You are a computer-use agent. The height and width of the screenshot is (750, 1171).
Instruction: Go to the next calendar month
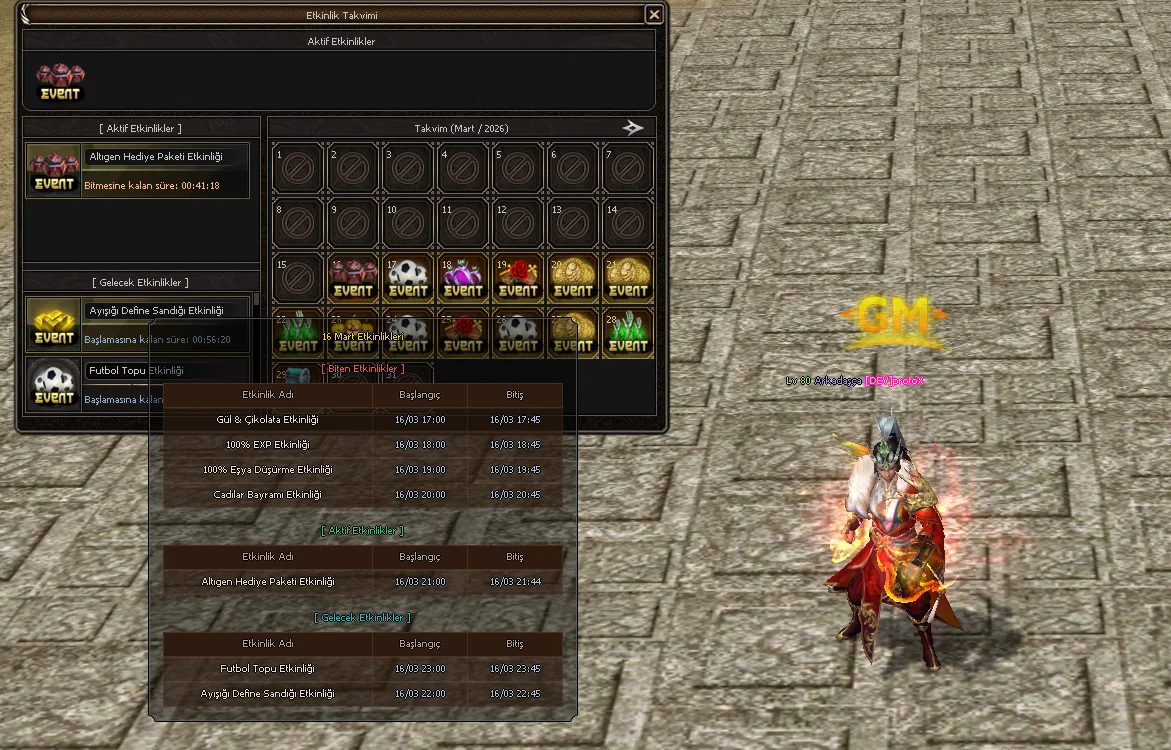(x=632, y=128)
